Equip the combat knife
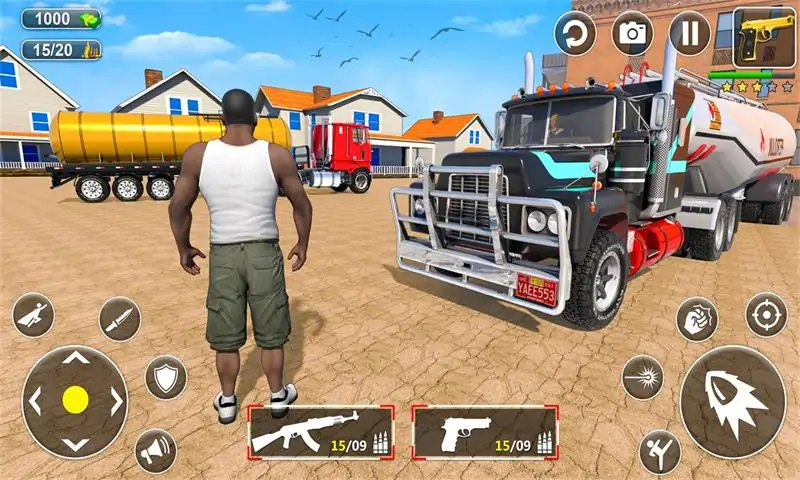Screen dimensions: 800x480 click(120, 319)
